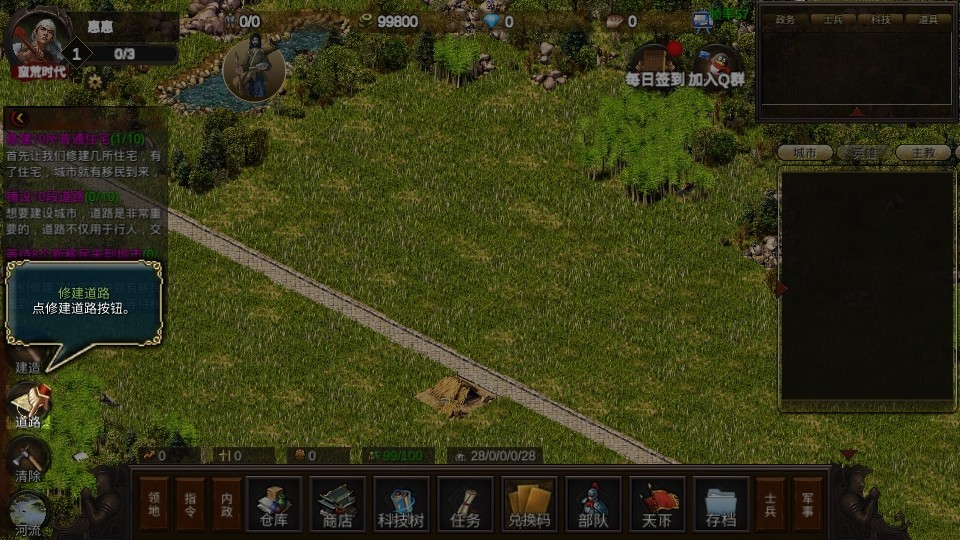Select the 领地 territory button
Viewport: 960px width, 540px height.
pos(155,504)
